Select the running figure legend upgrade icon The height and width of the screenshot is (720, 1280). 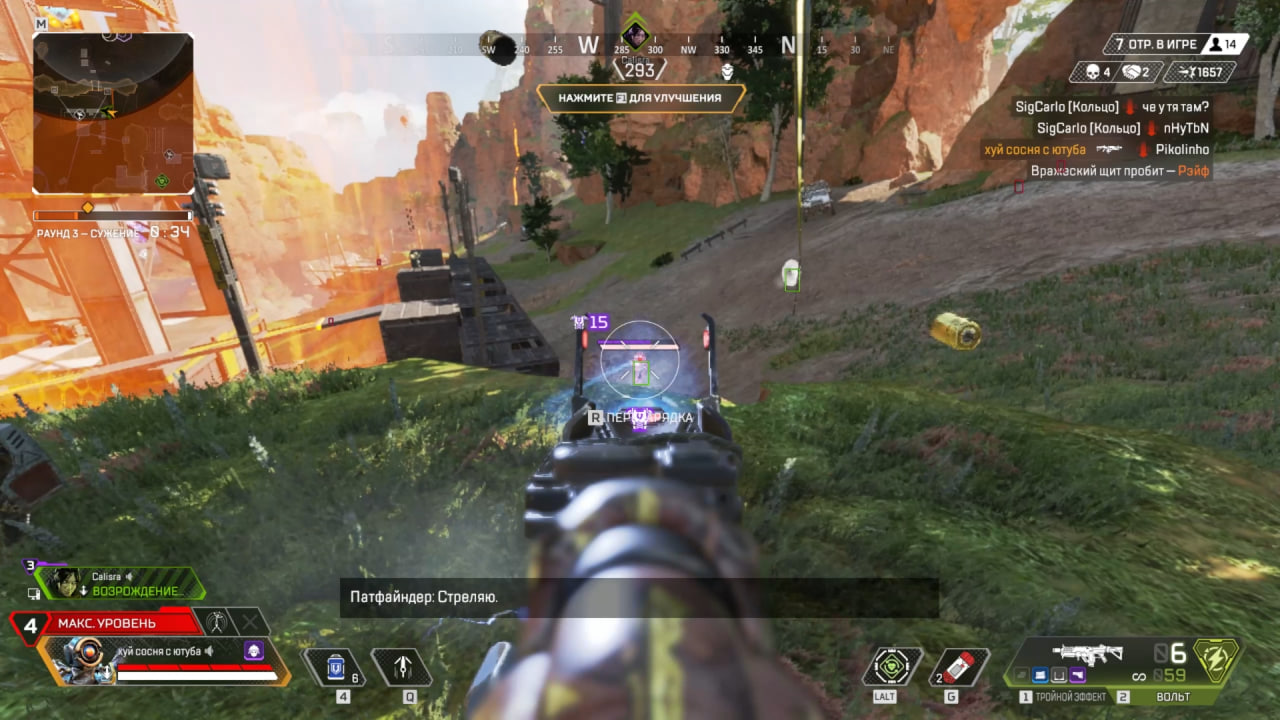tap(215, 622)
